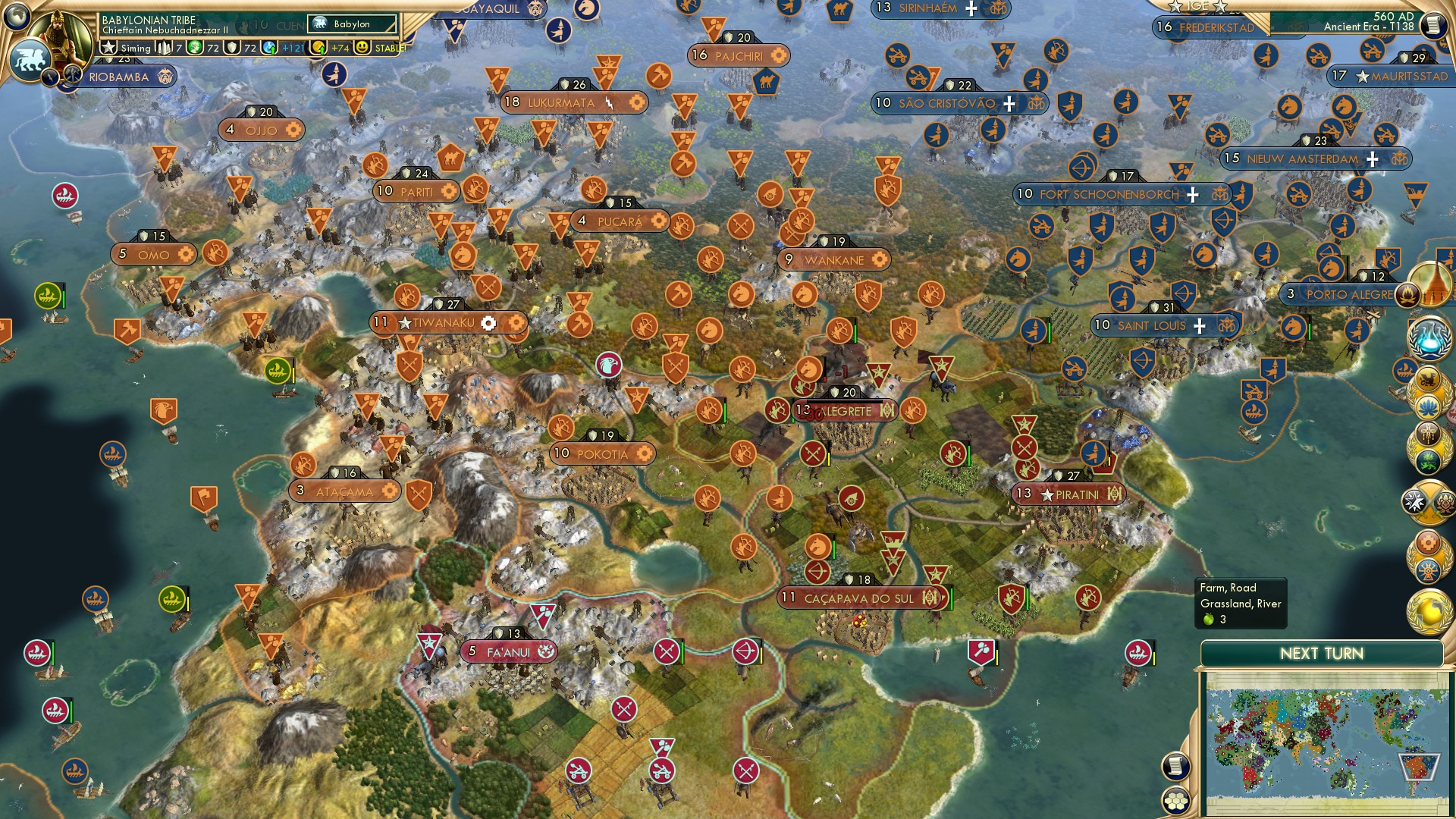This screenshot has width=1456, height=819.
Task: Click the science icon showing +121
Action: (x=268, y=49)
